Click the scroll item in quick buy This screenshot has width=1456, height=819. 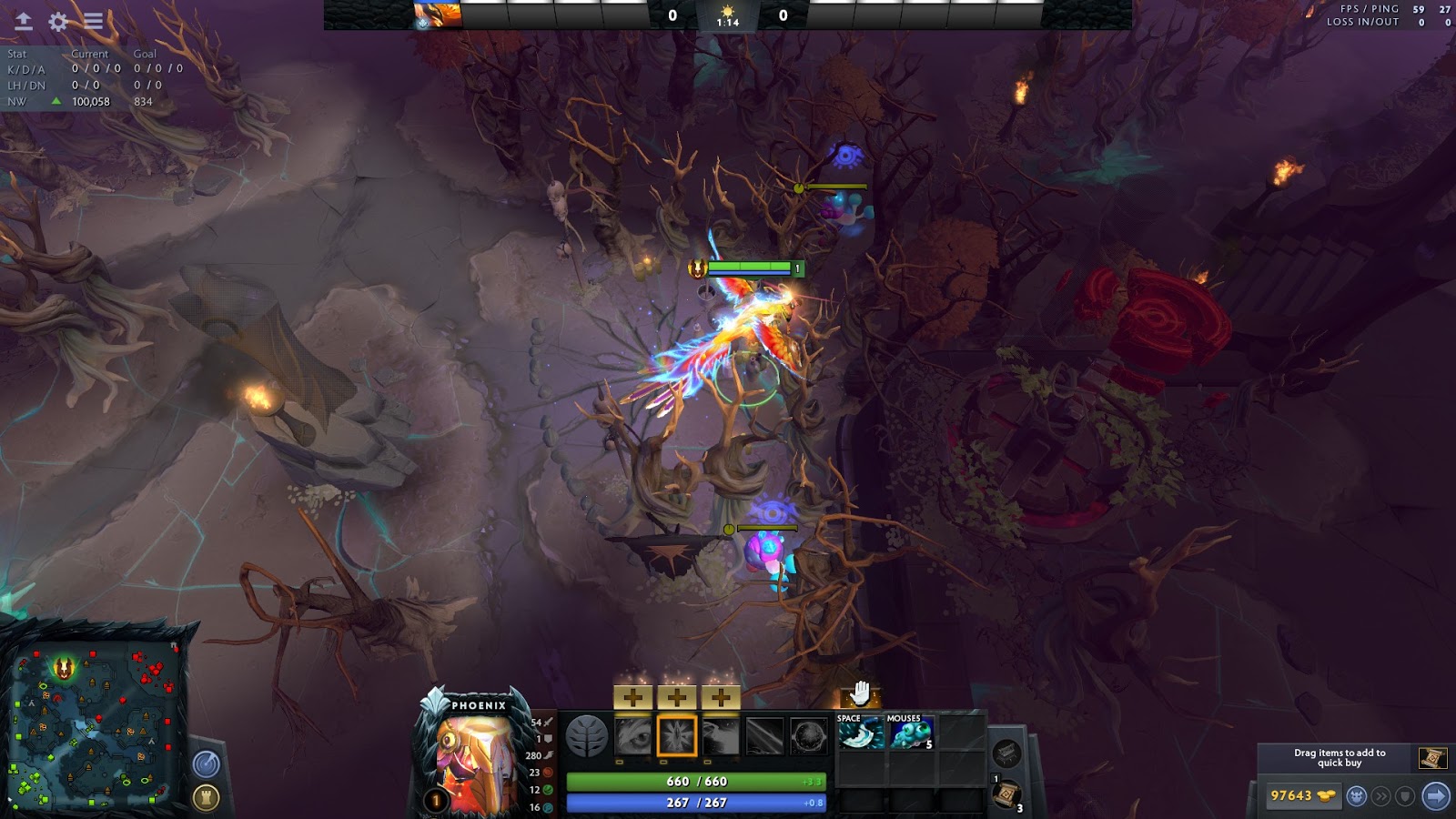pyautogui.click(x=1432, y=757)
